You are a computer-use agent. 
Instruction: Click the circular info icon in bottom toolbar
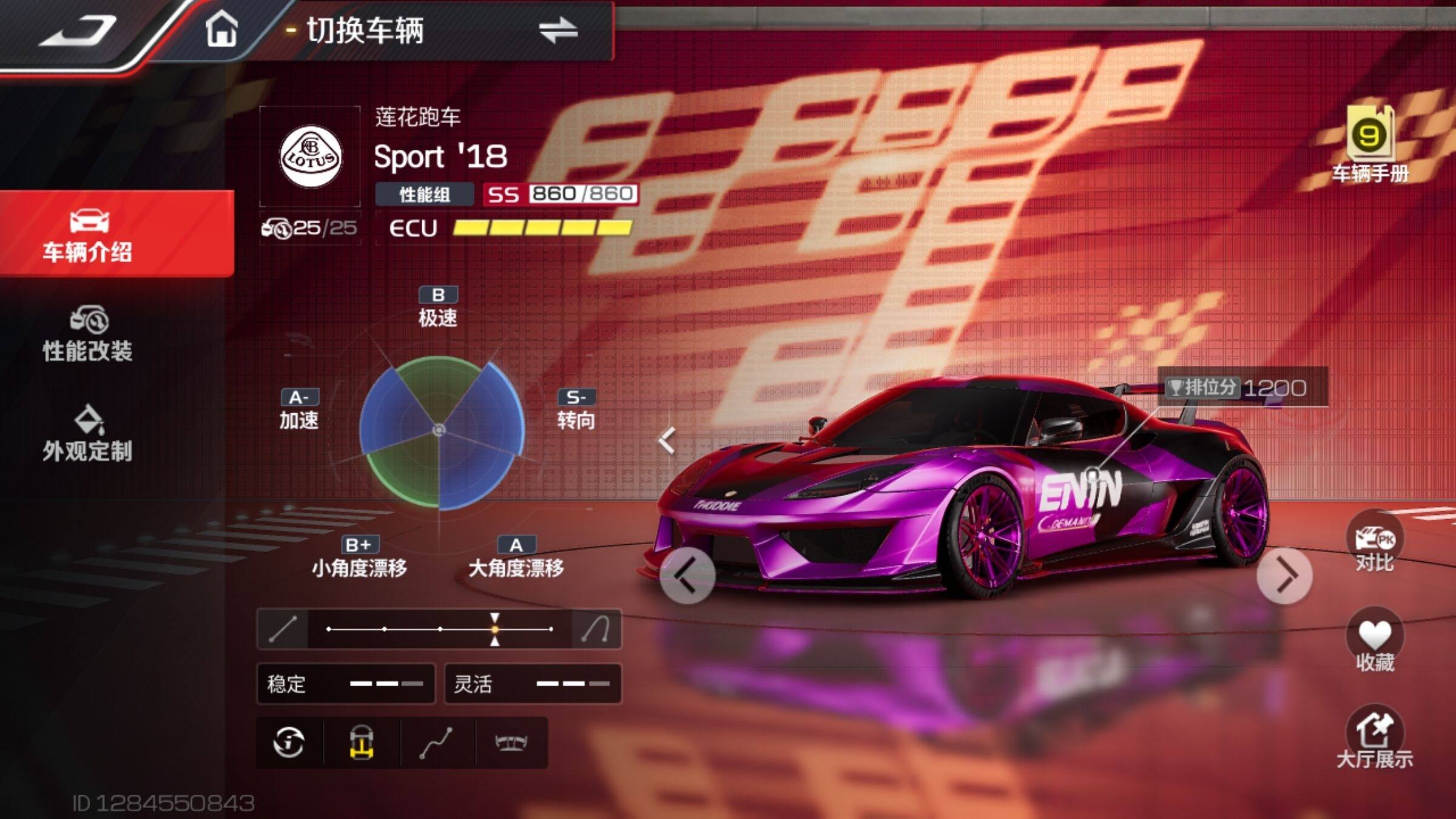(x=289, y=742)
